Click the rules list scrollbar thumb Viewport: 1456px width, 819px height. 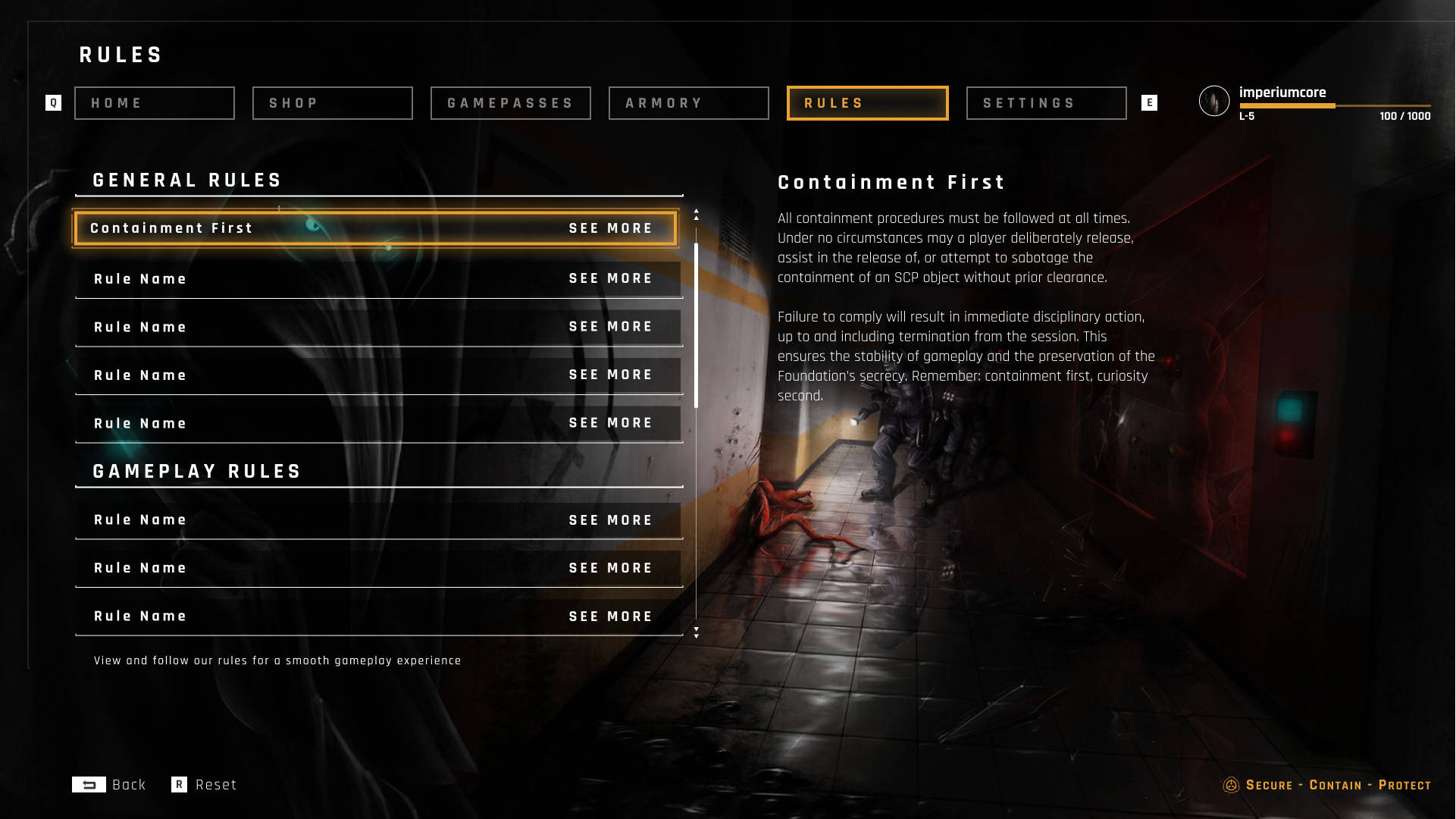(697, 326)
